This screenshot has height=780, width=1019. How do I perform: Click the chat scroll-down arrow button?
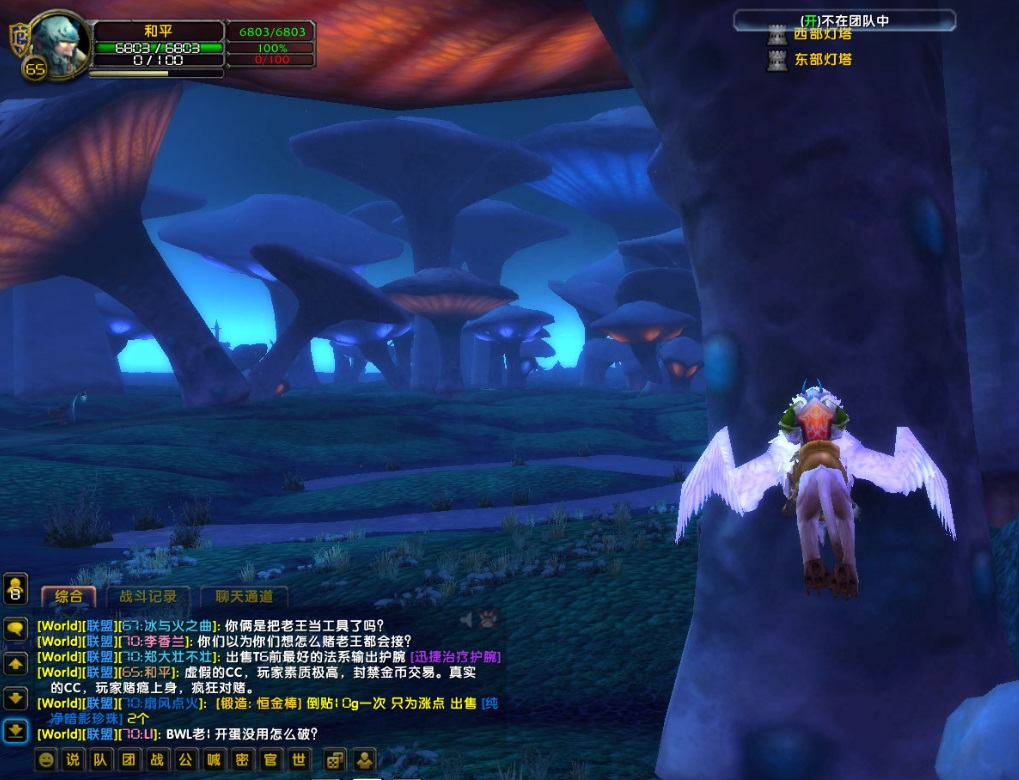[x=15, y=697]
